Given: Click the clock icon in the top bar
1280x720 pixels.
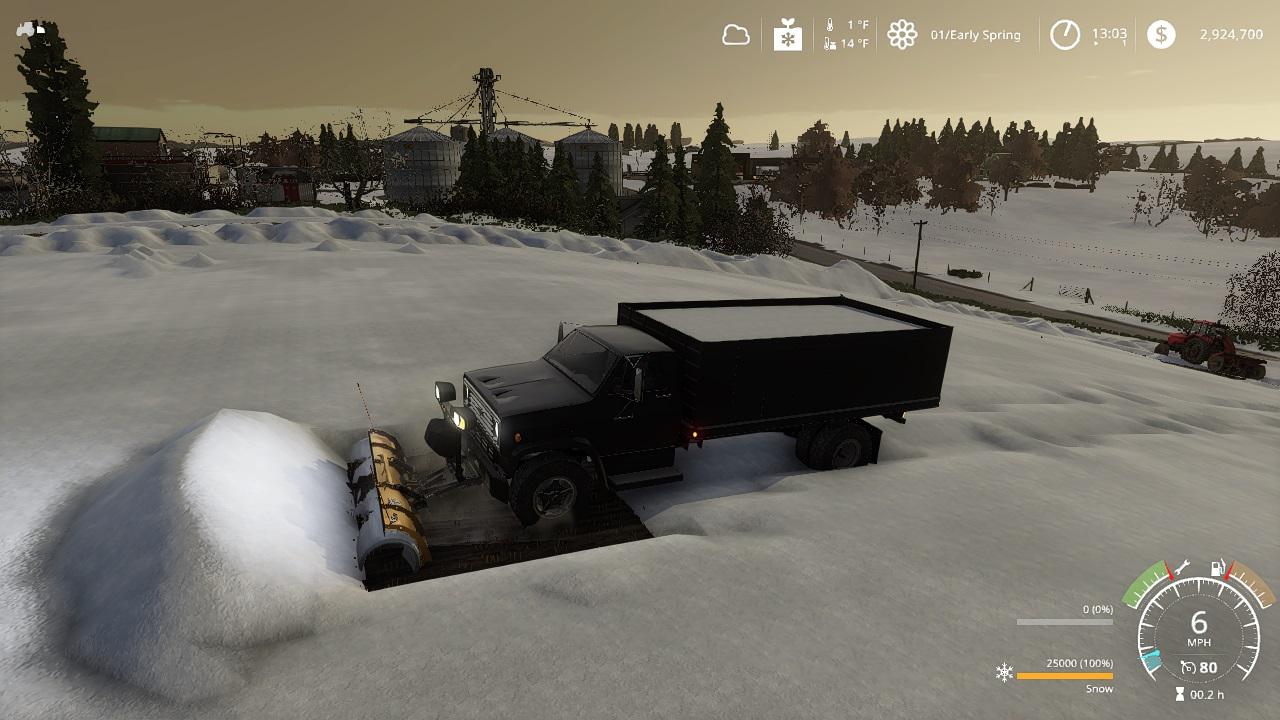Looking at the screenshot, I should [1064, 35].
